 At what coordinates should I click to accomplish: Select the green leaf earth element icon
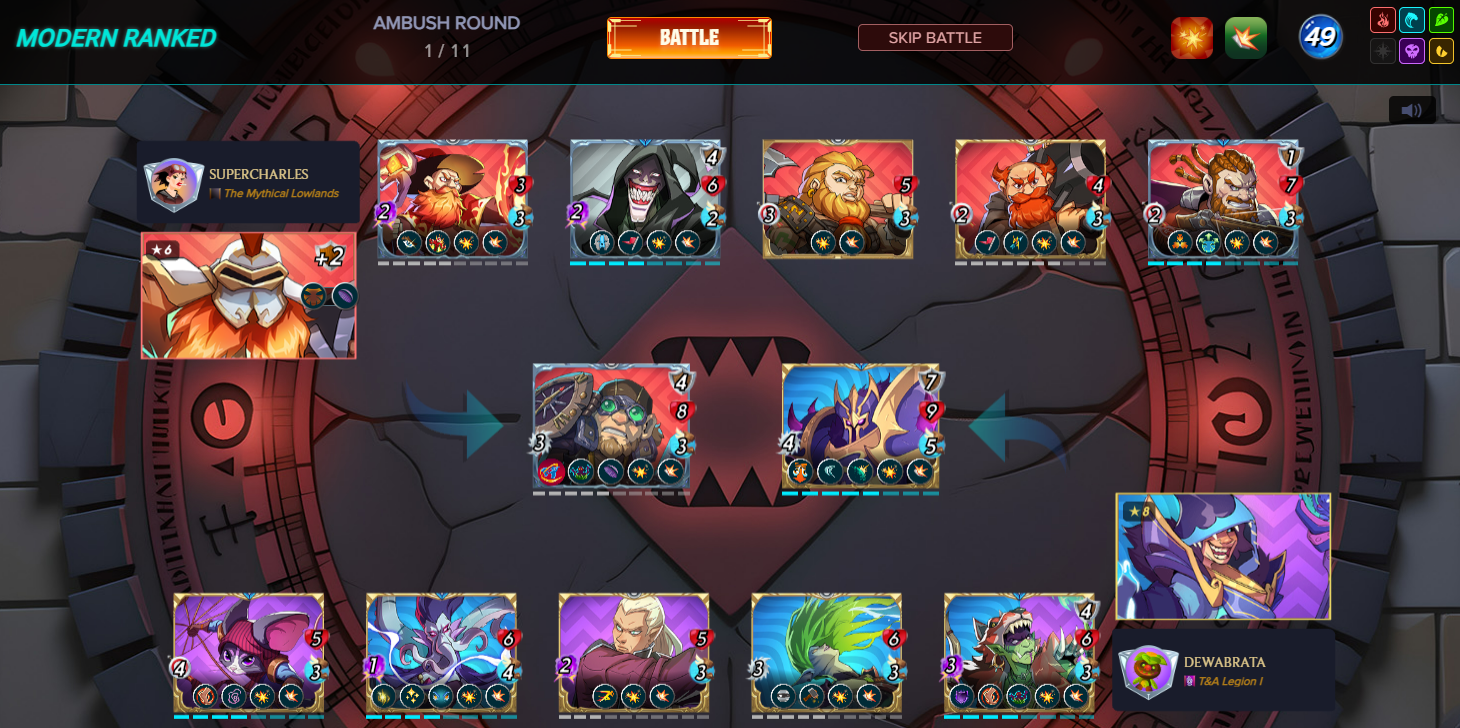click(x=1441, y=20)
